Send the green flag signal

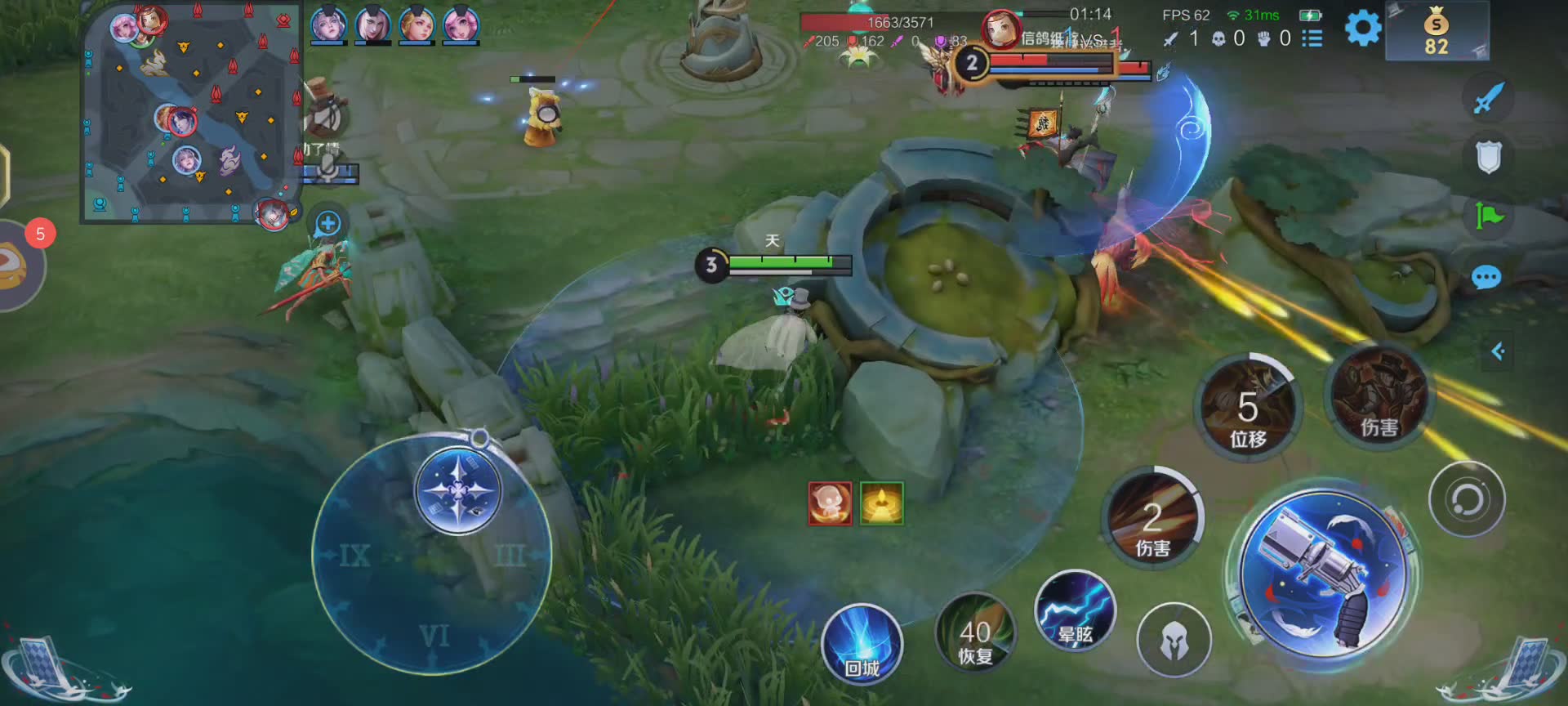1489,217
